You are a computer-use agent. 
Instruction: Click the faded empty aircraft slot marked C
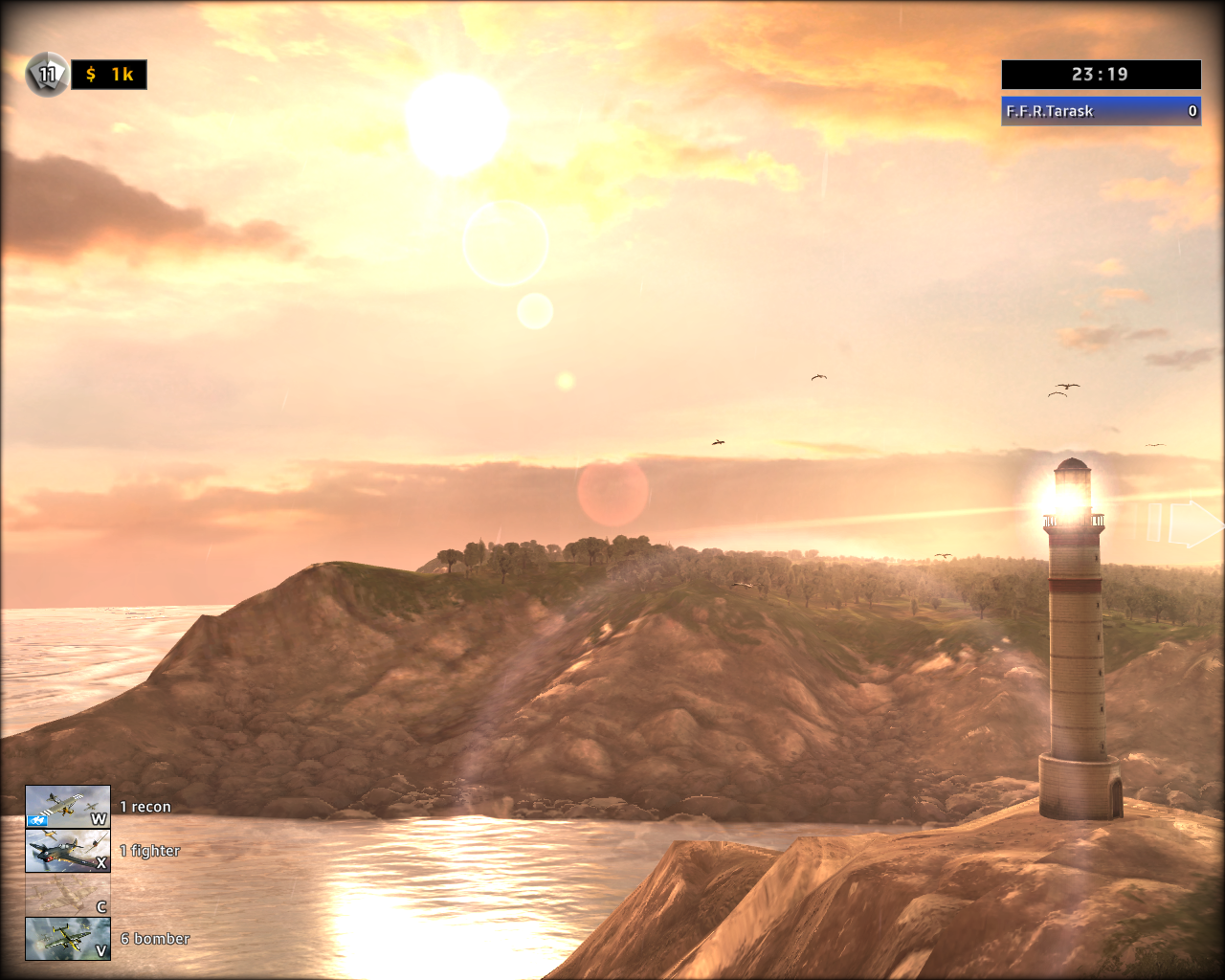(67, 895)
